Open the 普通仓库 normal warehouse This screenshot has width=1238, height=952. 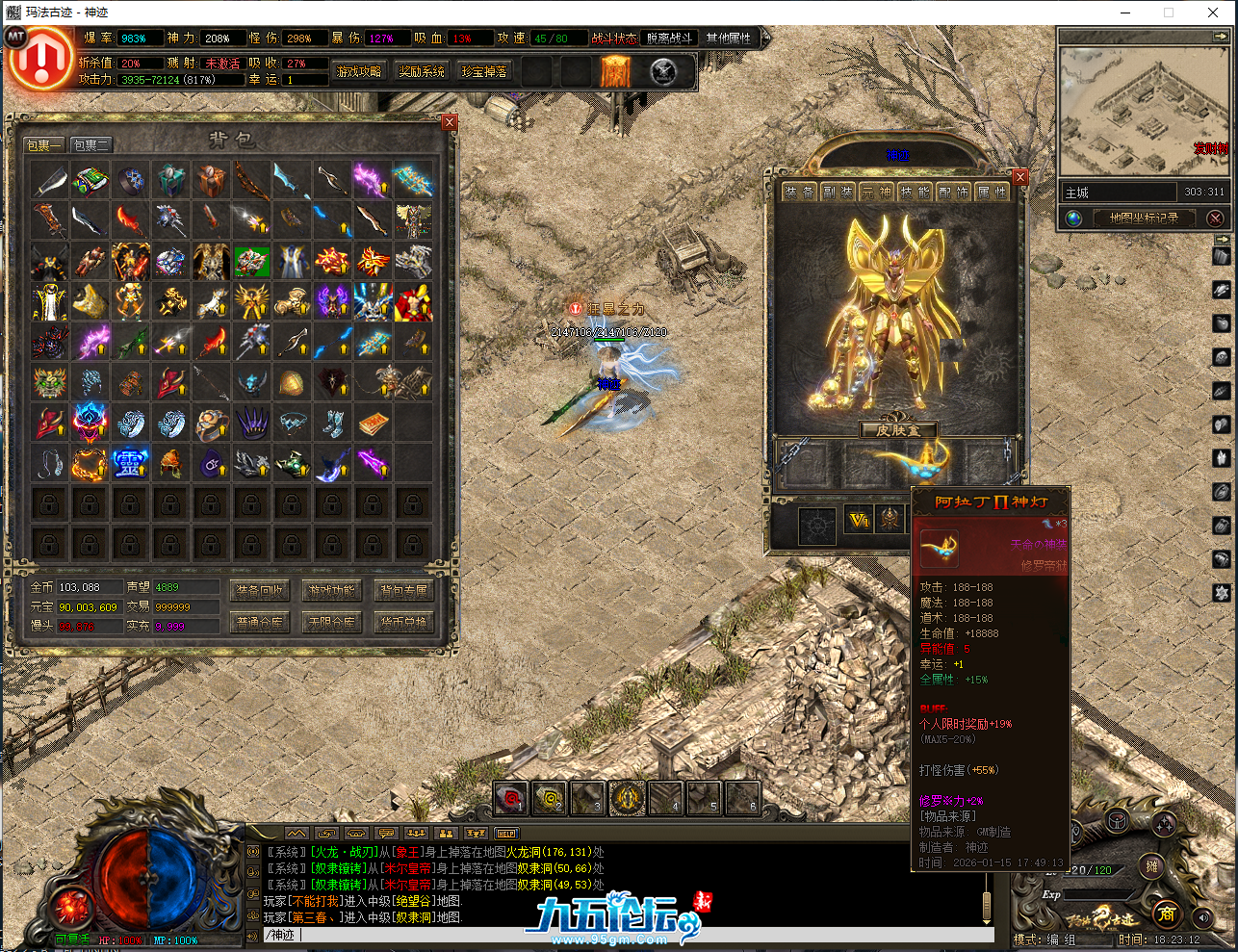[260, 623]
